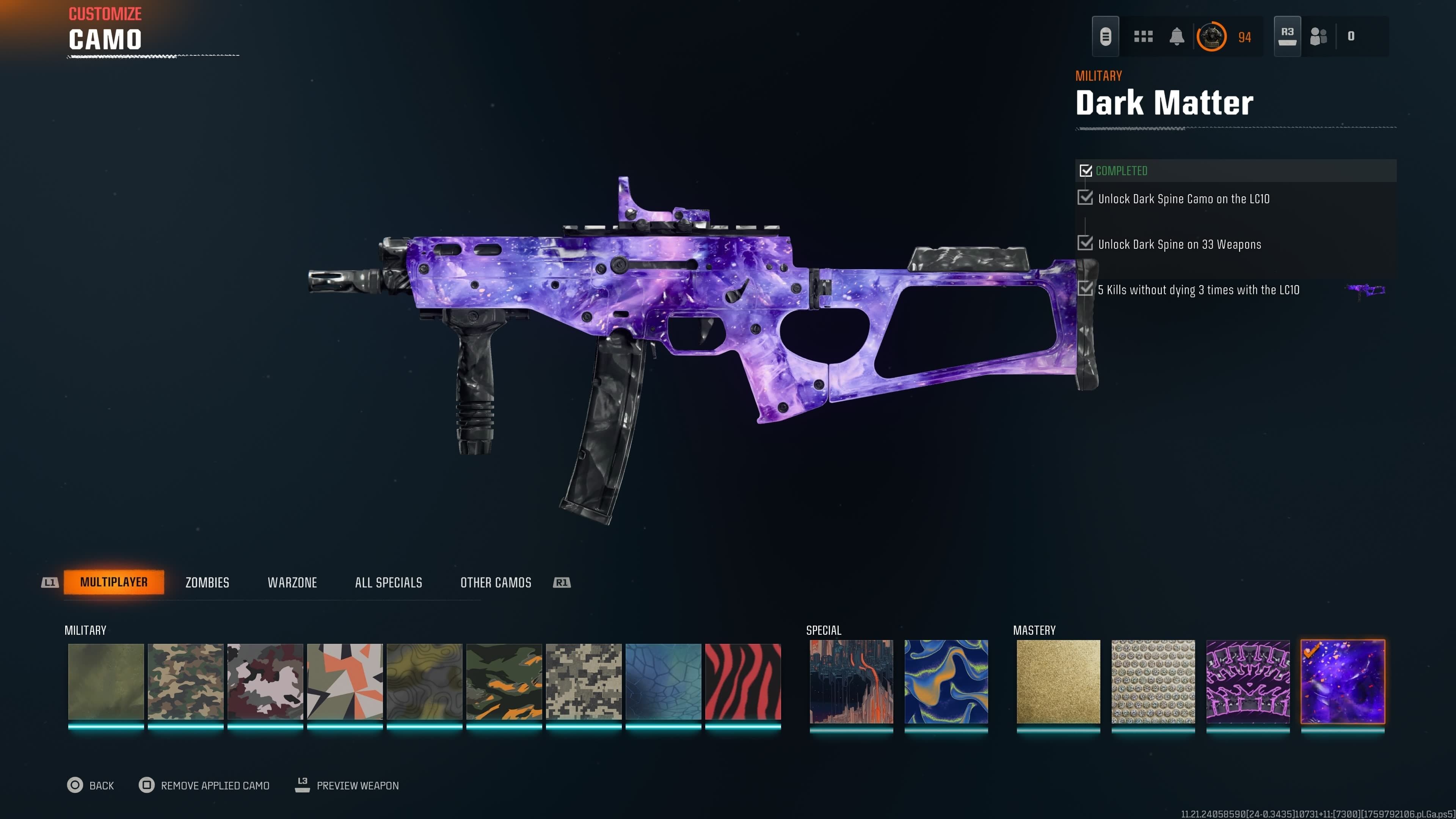The height and width of the screenshot is (819, 1456).
Task: Choose the dripping orange cityscape special camo
Action: click(851, 682)
